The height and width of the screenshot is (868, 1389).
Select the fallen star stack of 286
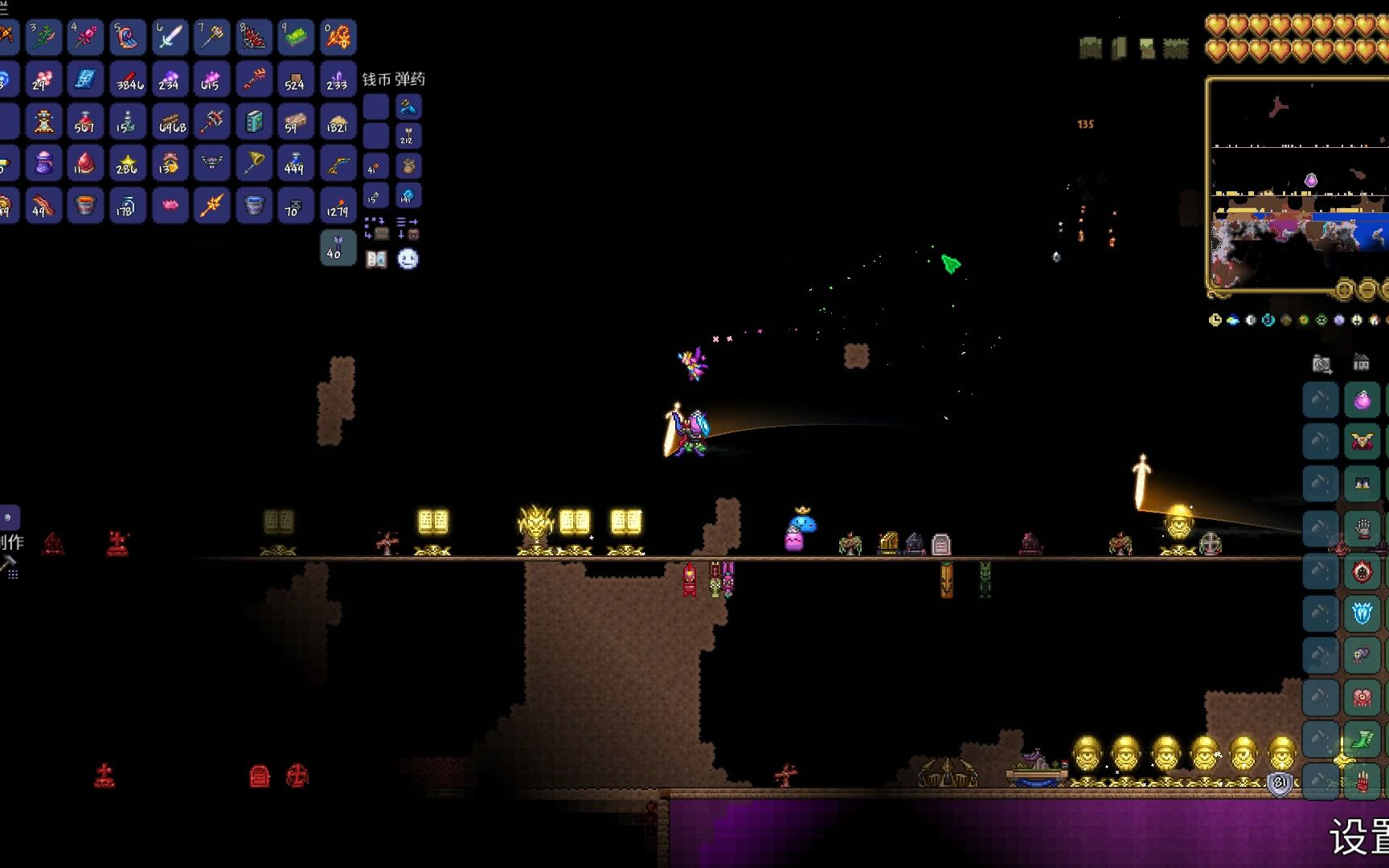coord(127,163)
